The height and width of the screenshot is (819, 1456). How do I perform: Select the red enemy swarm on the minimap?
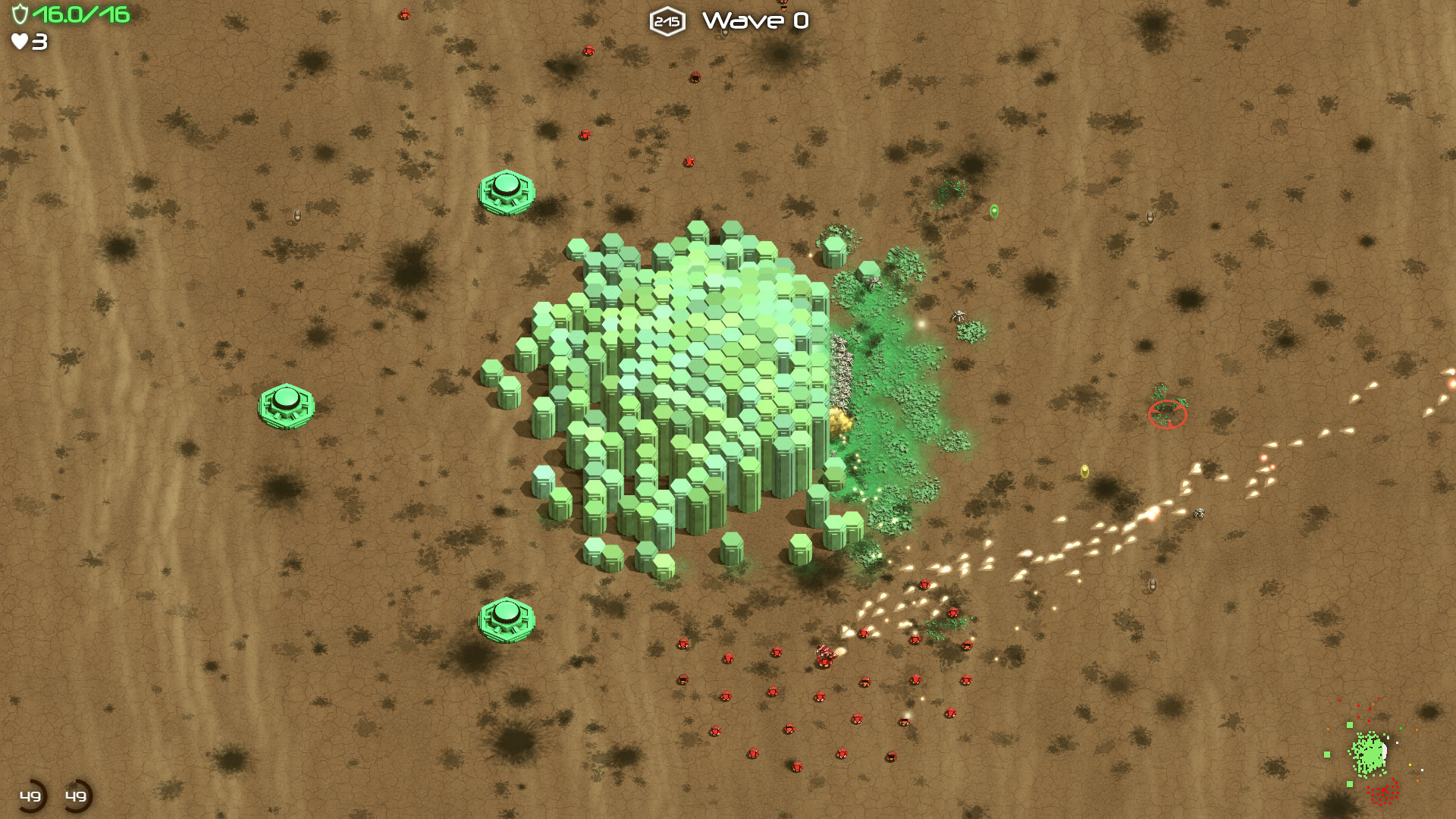tap(1385, 792)
